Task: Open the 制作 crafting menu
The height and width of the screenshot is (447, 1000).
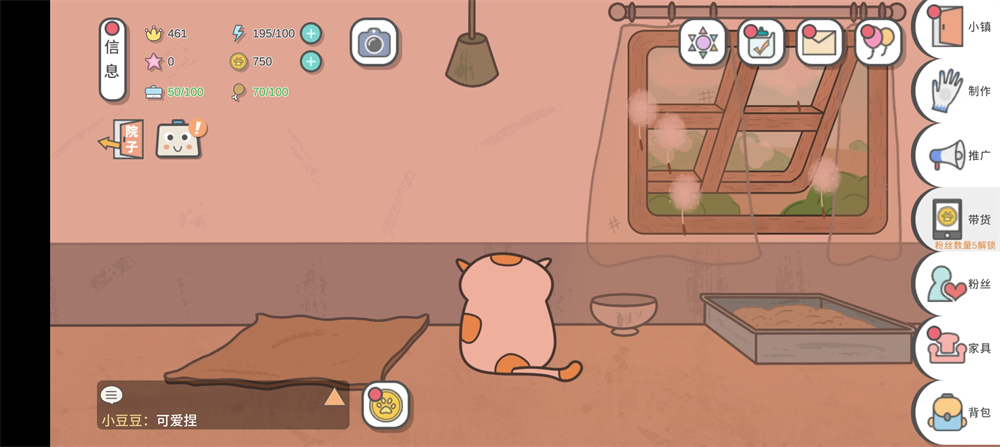Action: (958, 91)
